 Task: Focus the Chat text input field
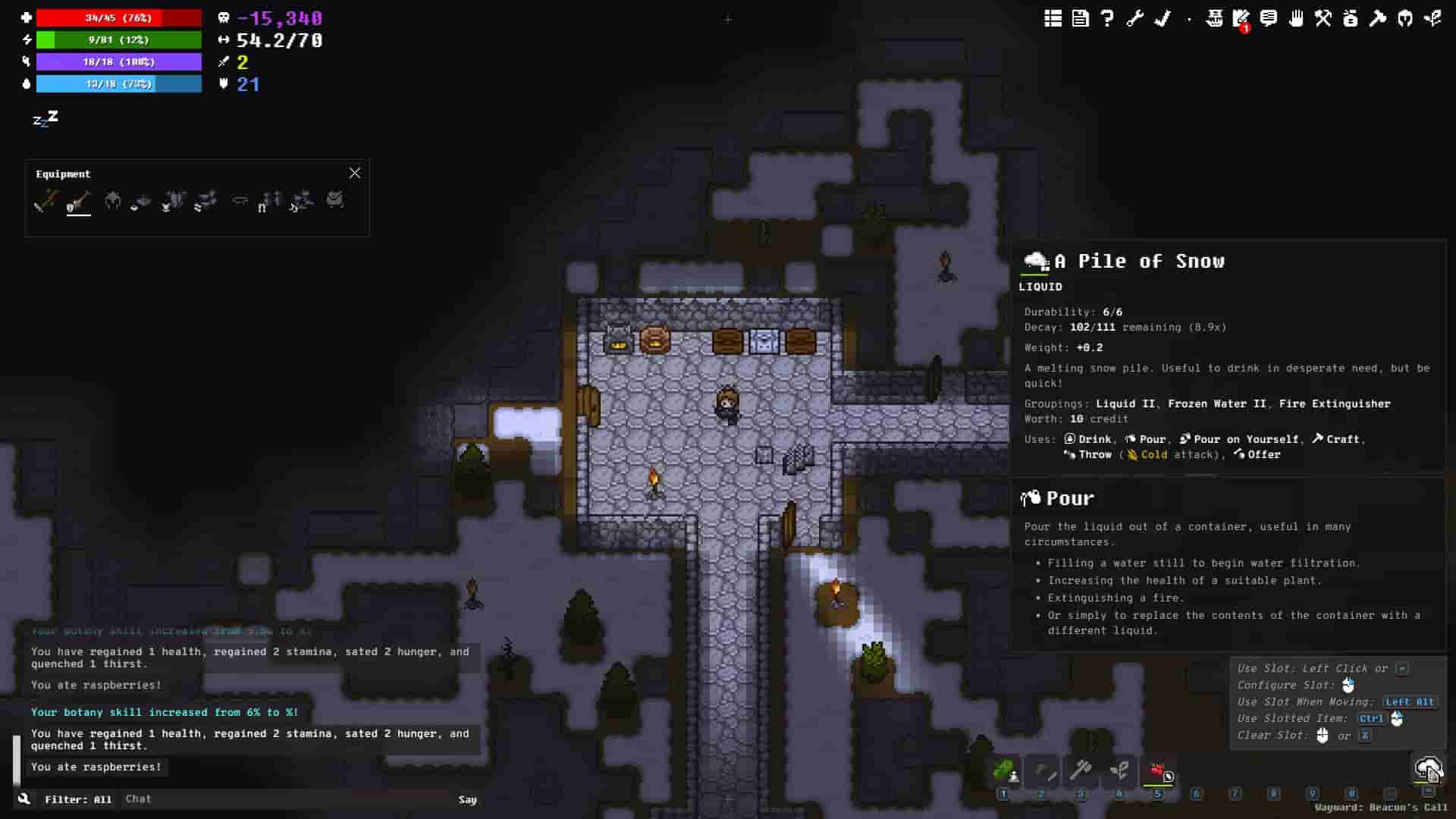(288, 799)
